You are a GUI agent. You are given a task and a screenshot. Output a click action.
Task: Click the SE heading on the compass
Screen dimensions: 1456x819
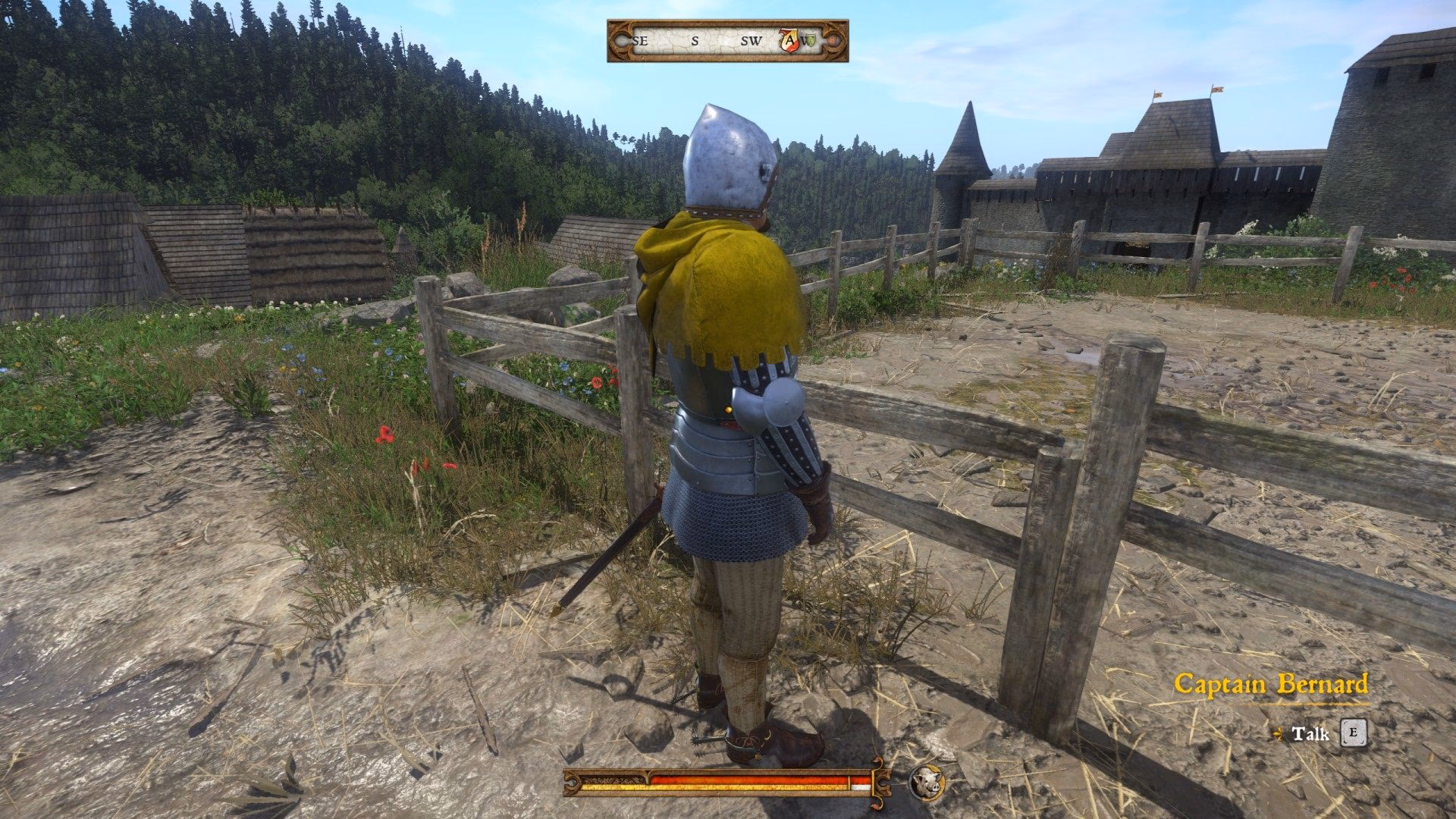[x=639, y=40]
